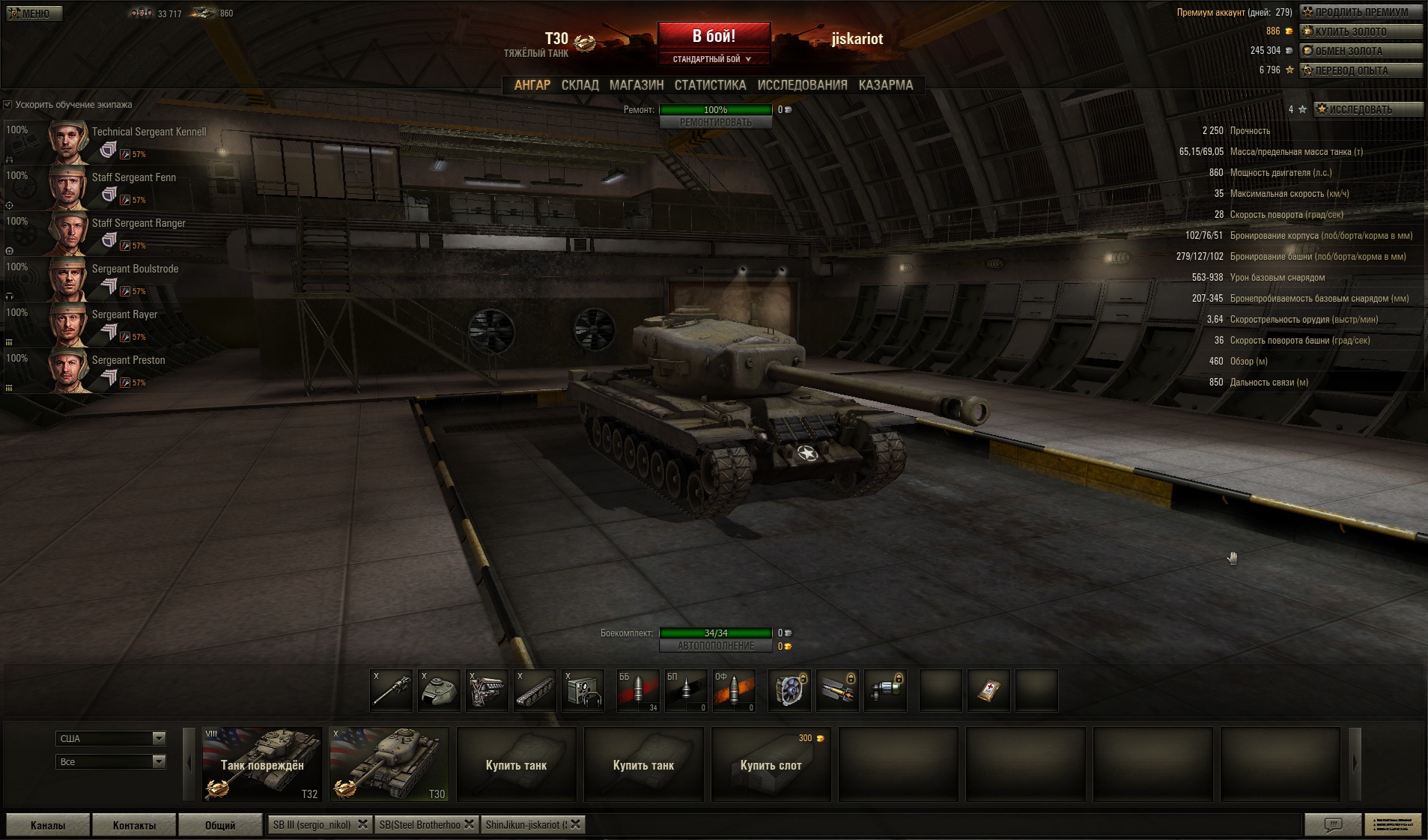1428x840 pixels.
Task: Click the ПЕРЕВОД ОПЫТА button
Action: (x=1361, y=70)
